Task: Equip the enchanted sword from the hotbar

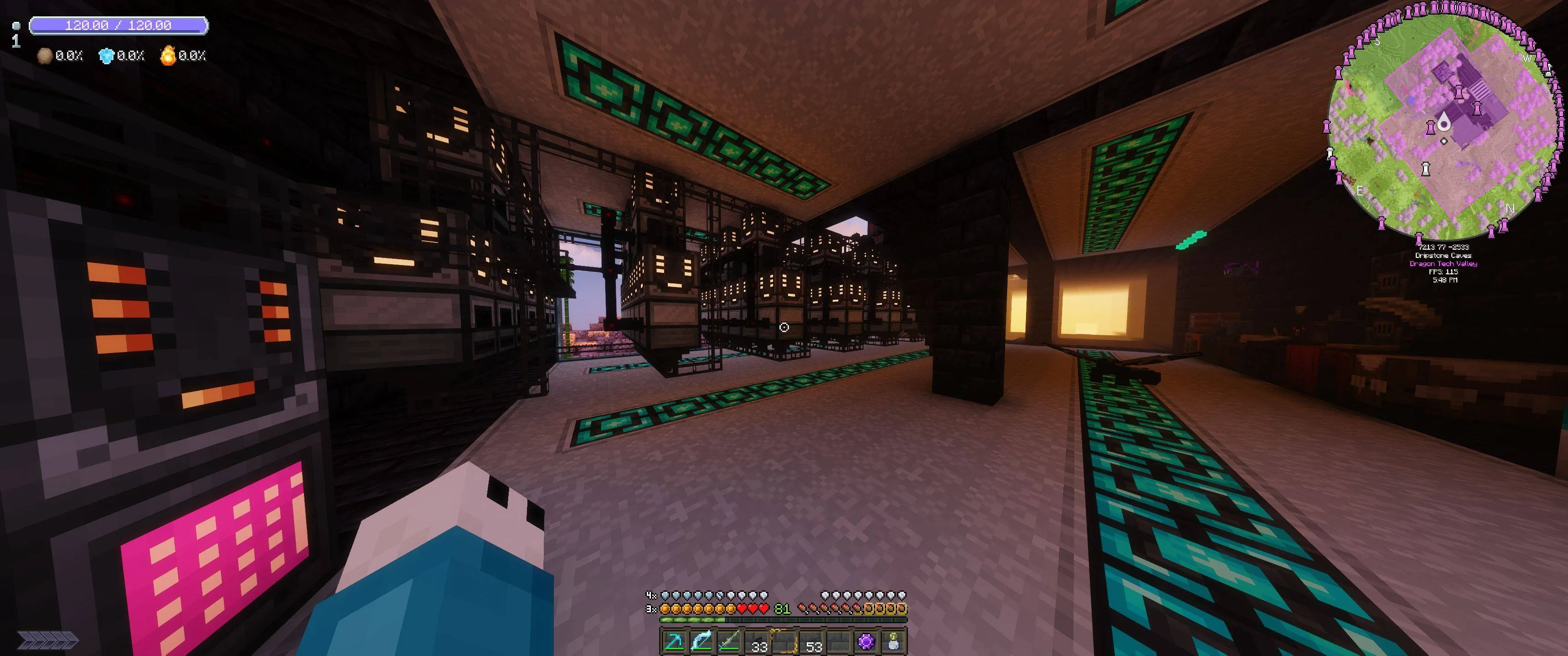Action: coord(728,642)
